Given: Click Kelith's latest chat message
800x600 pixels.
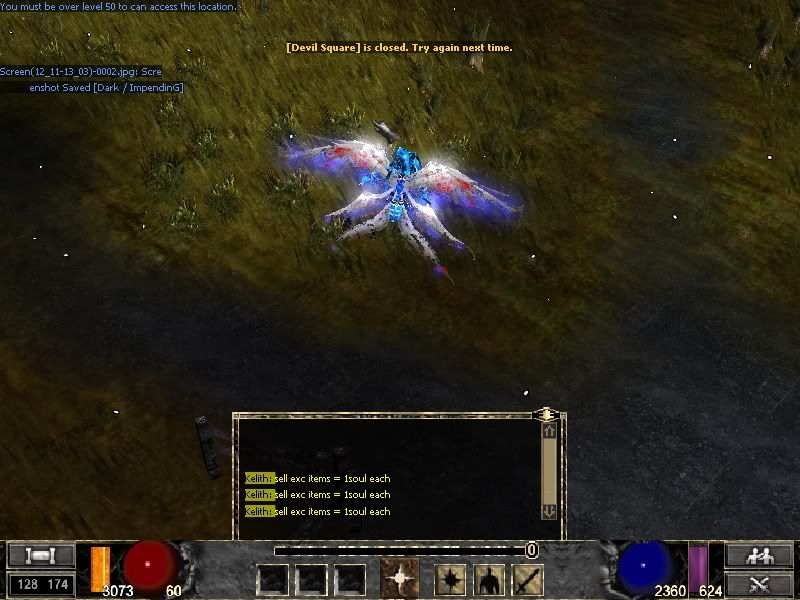Looking at the screenshot, I should pyautogui.click(x=318, y=512).
